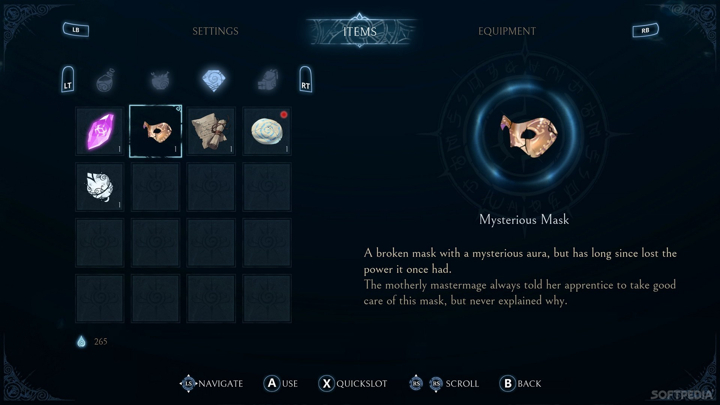Image resolution: width=720 pixels, height=405 pixels.
Task: Open the Equipment tab
Action: 507,31
